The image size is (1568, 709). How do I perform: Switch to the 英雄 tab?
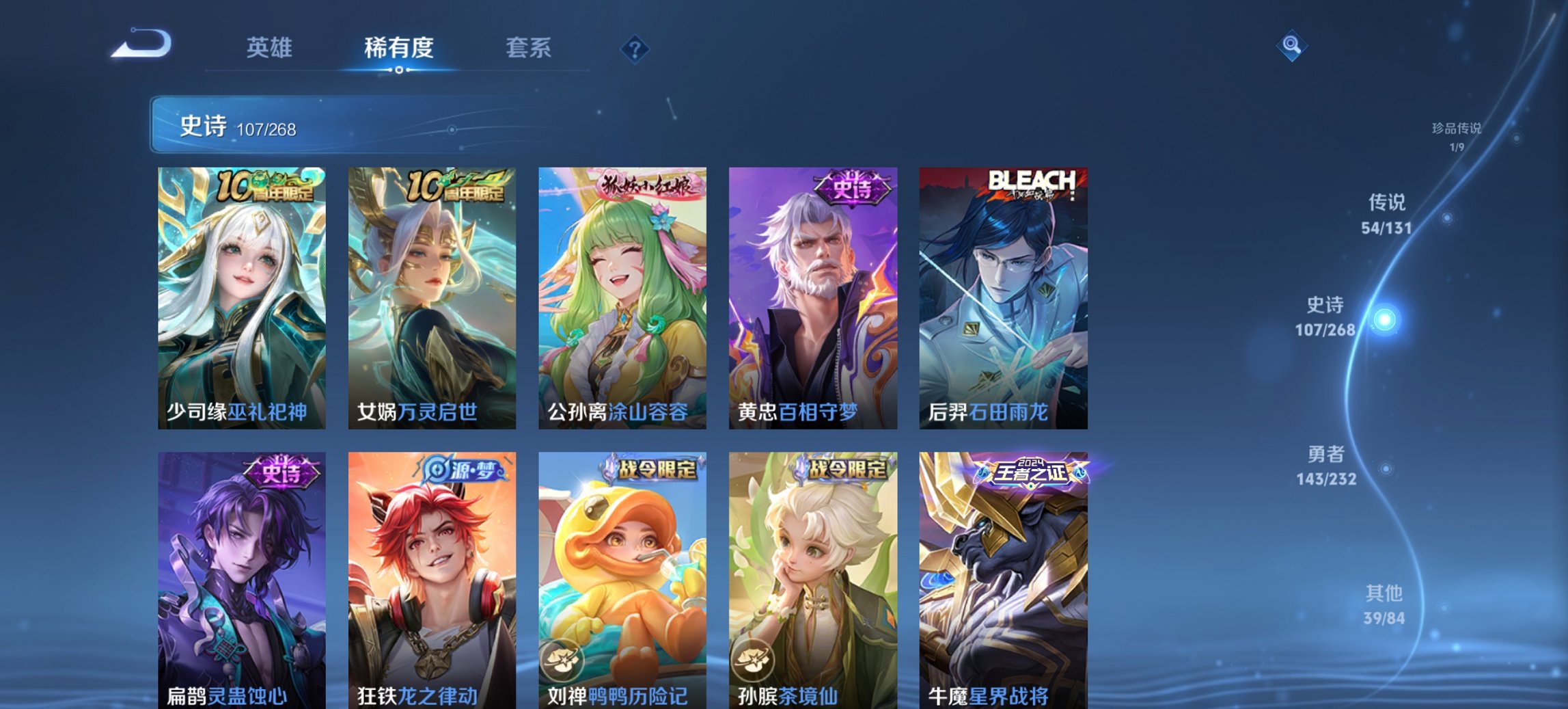271,48
